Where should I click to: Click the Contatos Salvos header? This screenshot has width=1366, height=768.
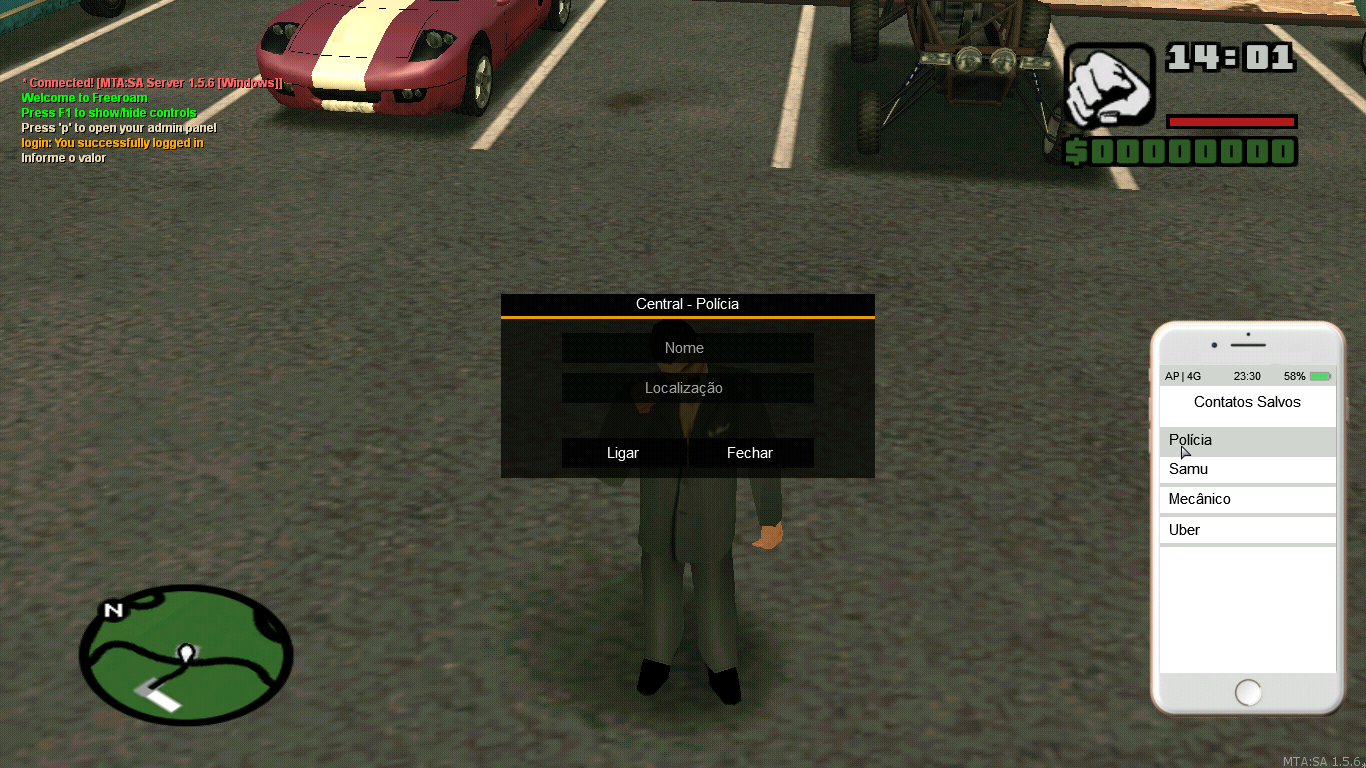tap(1247, 402)
